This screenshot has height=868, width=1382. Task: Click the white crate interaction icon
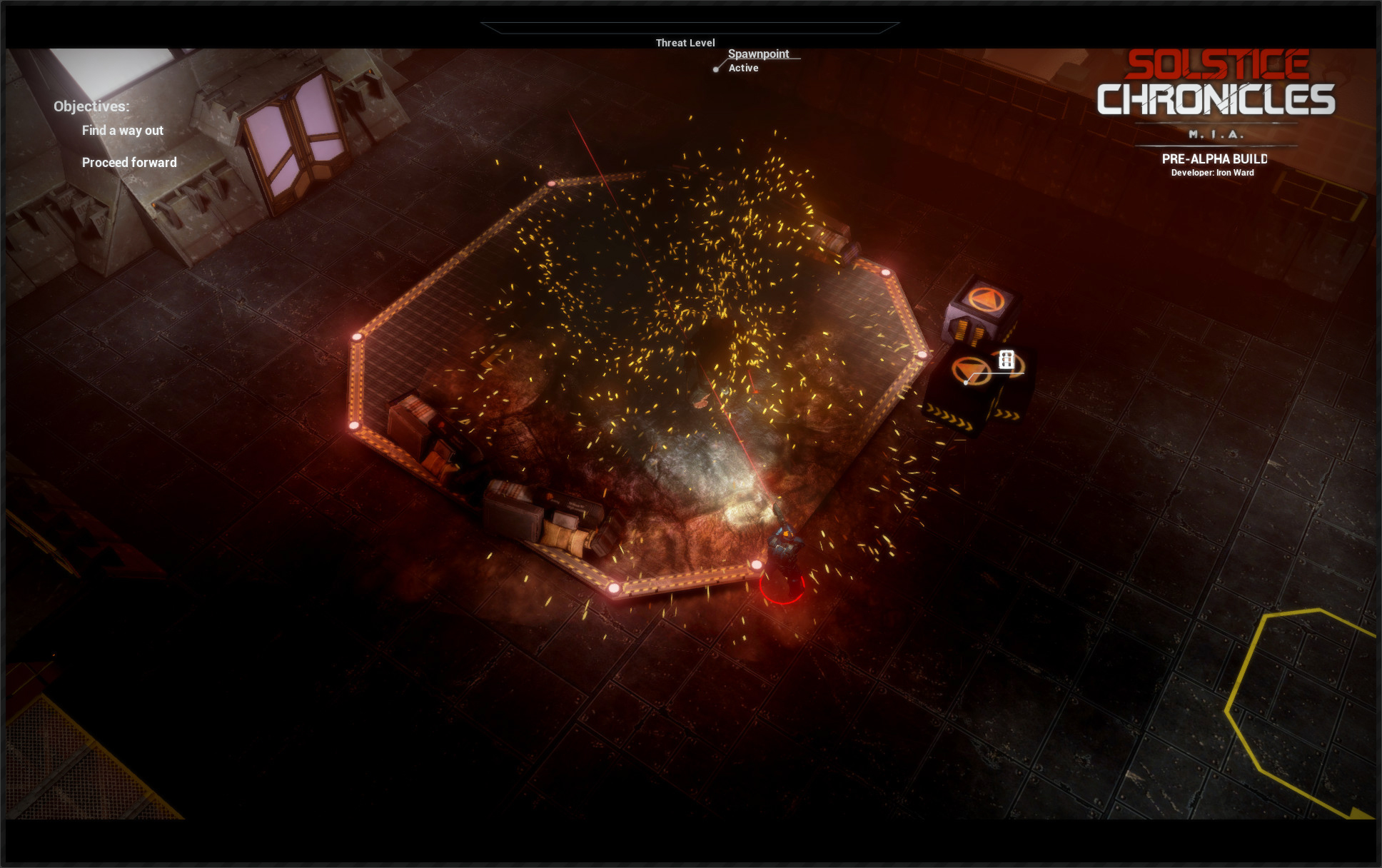[1006, 360]
